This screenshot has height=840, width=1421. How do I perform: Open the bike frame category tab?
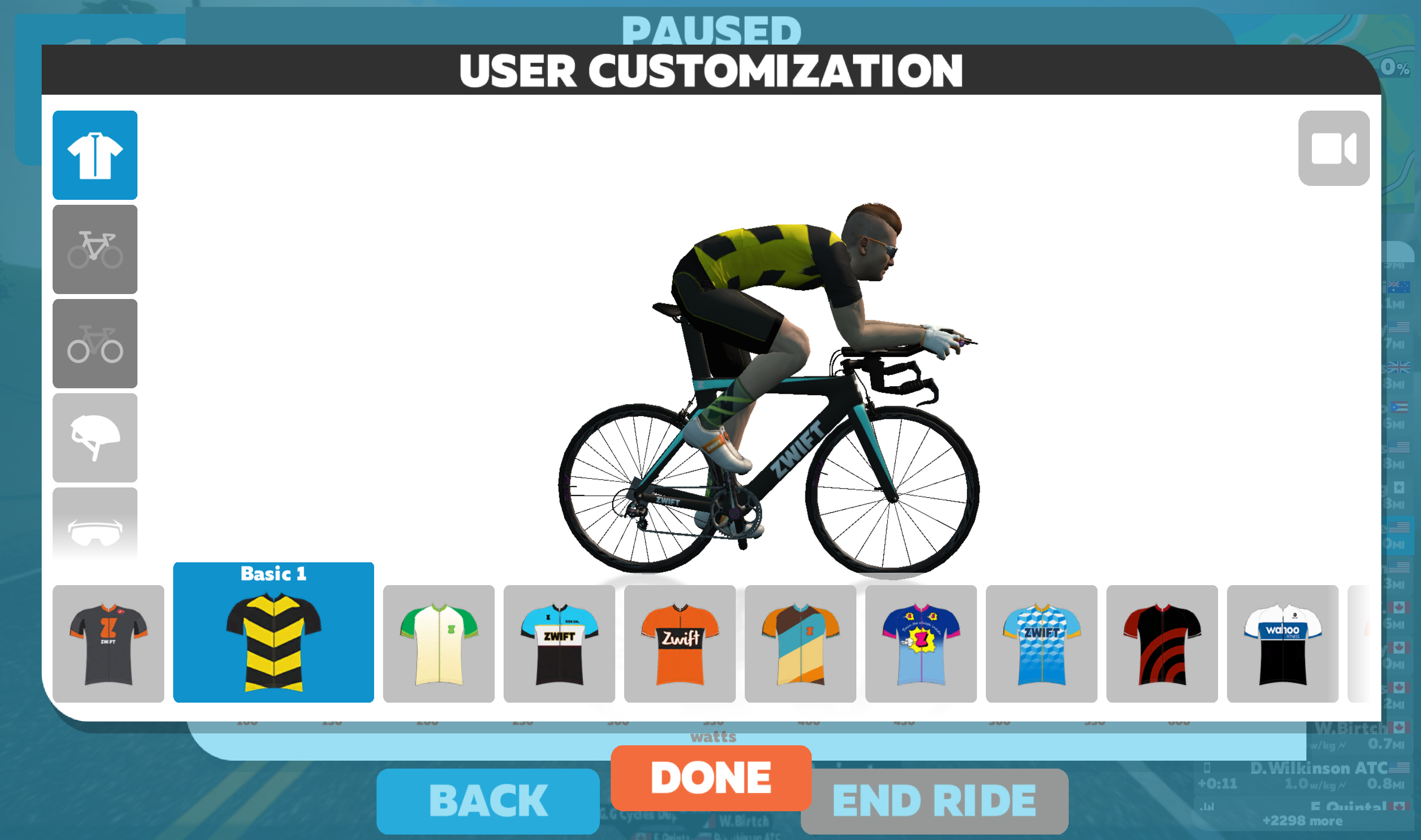pos(95,249)
